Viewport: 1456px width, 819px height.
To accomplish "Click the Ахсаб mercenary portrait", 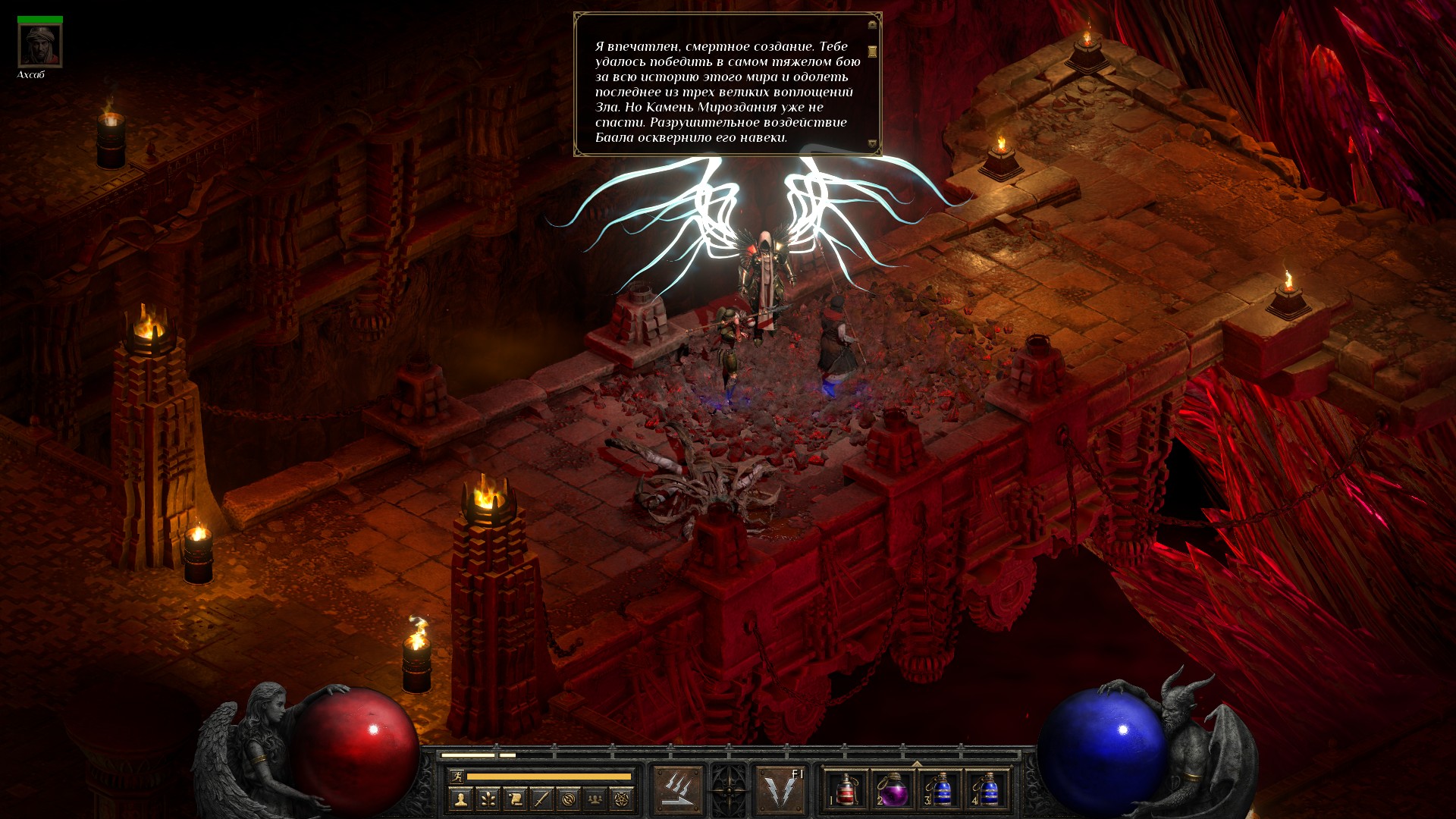I will (40, 46).
